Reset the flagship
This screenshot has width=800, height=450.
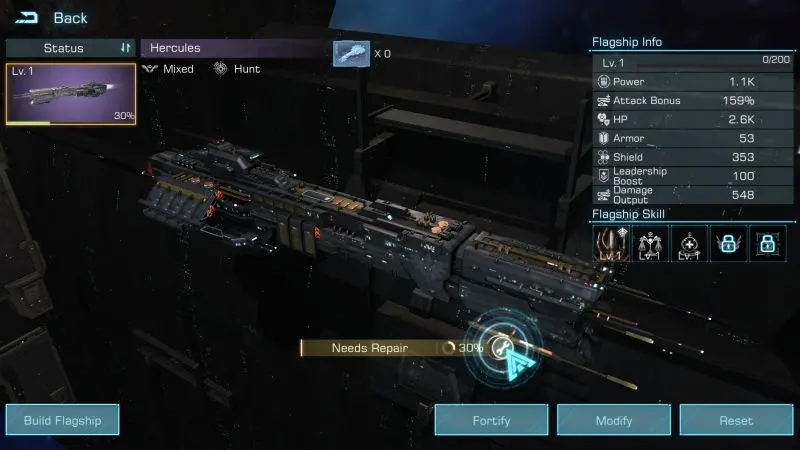point(736,421)
